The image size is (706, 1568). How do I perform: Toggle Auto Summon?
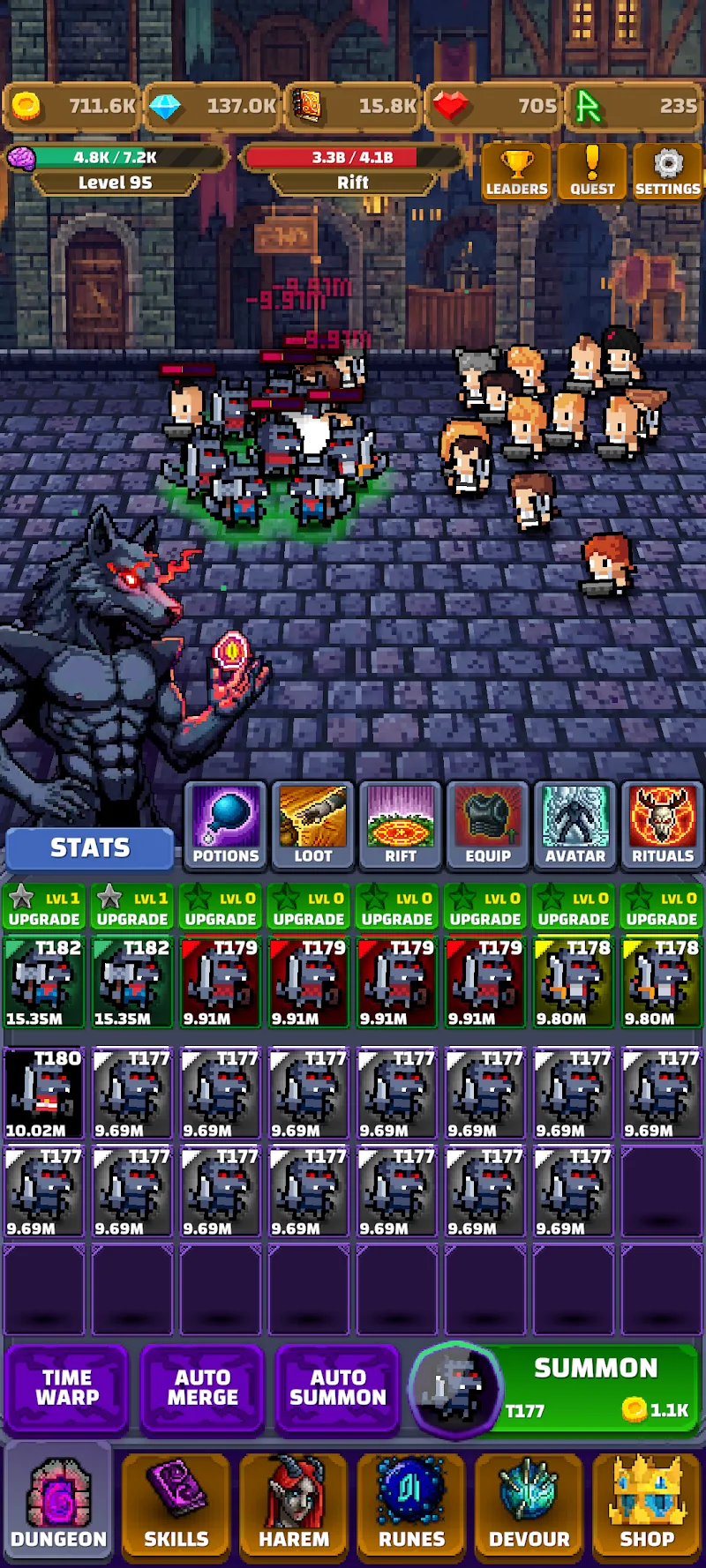[338, 1387]
